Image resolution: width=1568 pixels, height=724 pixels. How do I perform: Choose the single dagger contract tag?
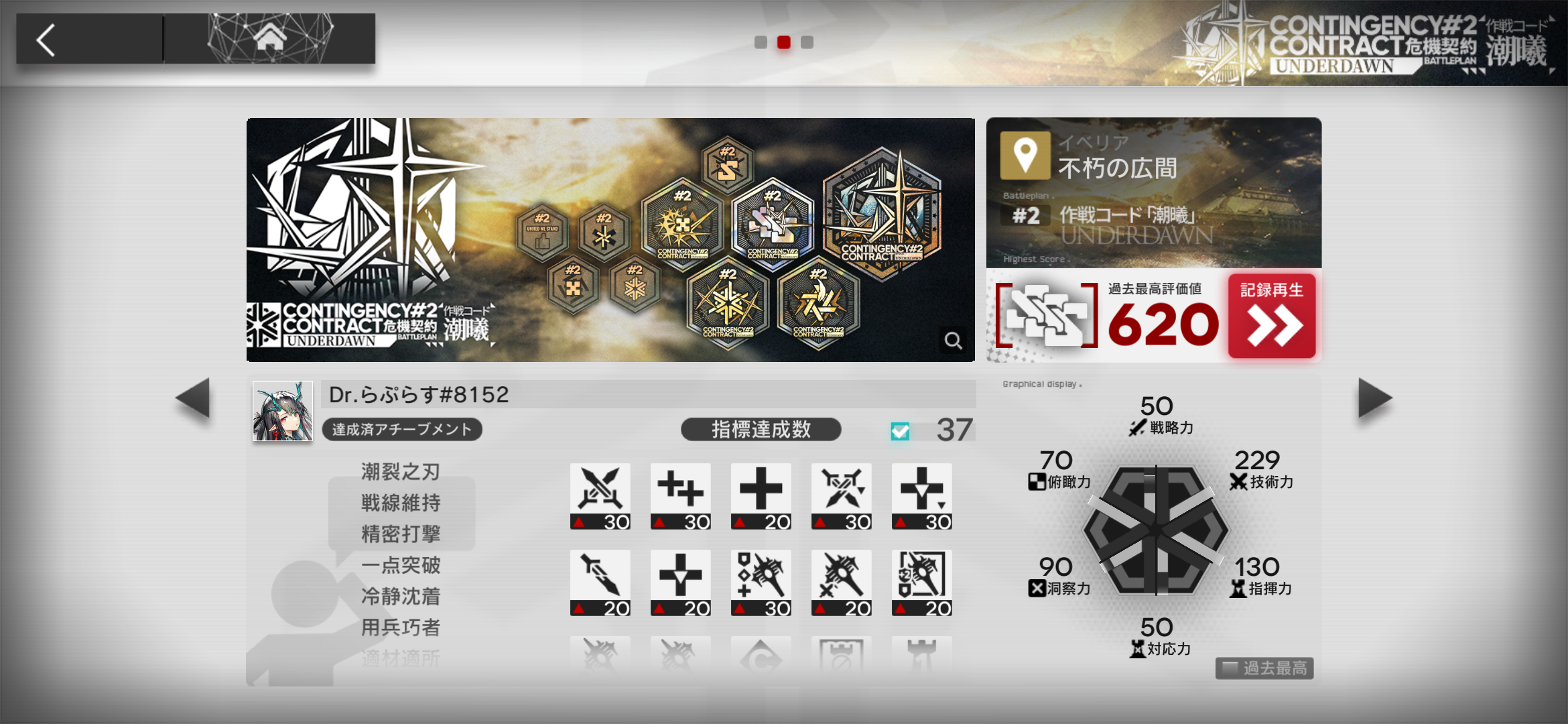point(600,582)
